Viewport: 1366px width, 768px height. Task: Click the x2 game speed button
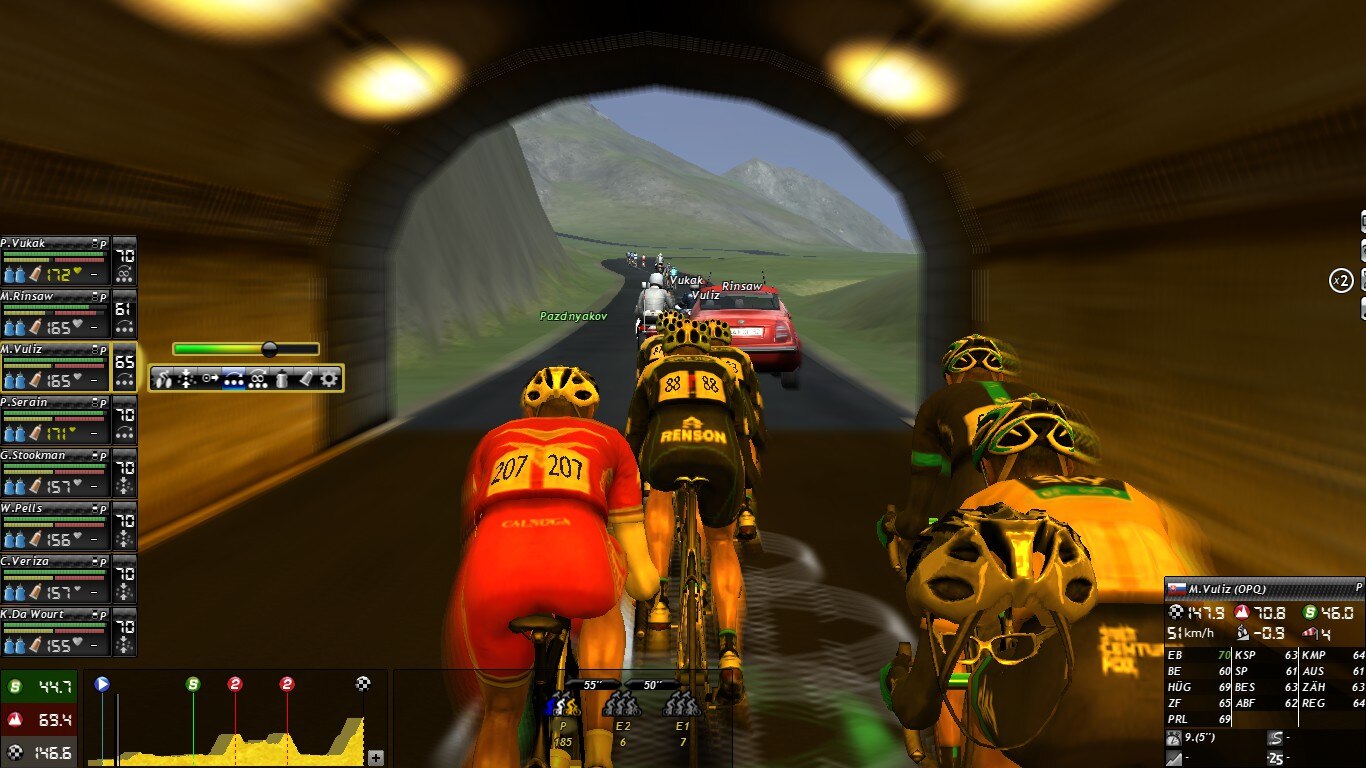coord(1341,281)
